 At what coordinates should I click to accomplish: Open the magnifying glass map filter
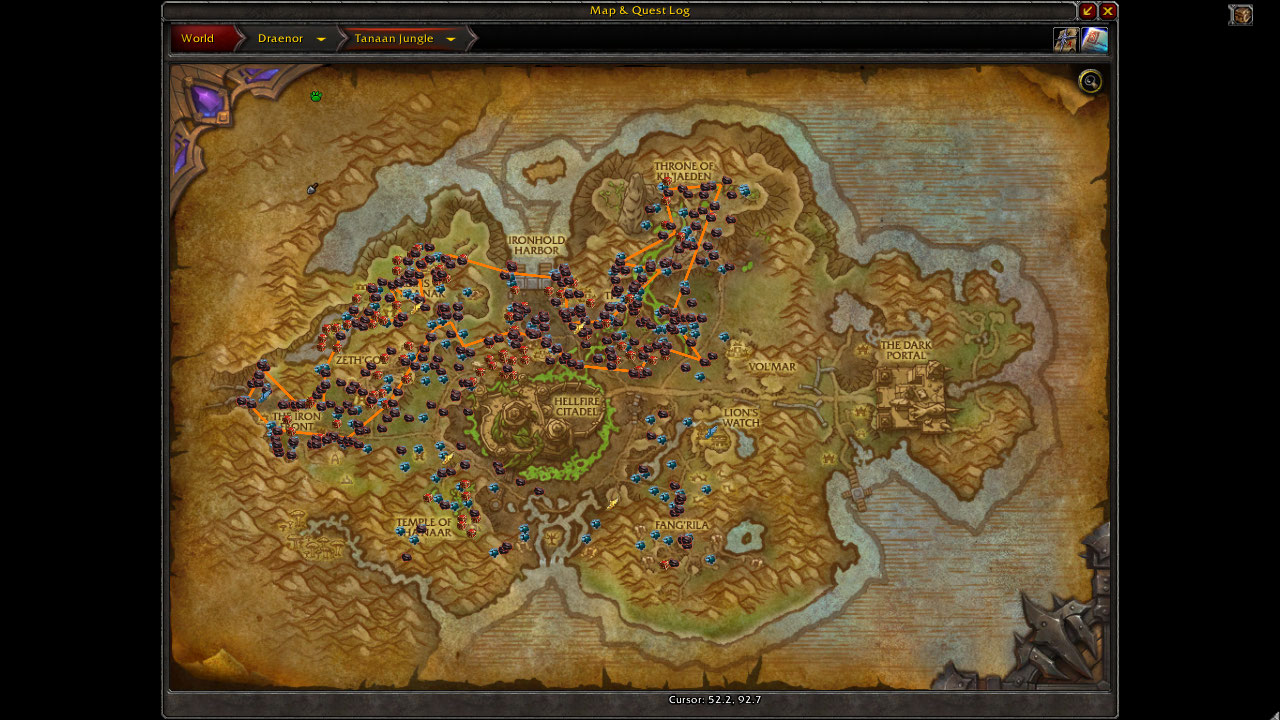pyautogui.click(x=1090, y=82)
